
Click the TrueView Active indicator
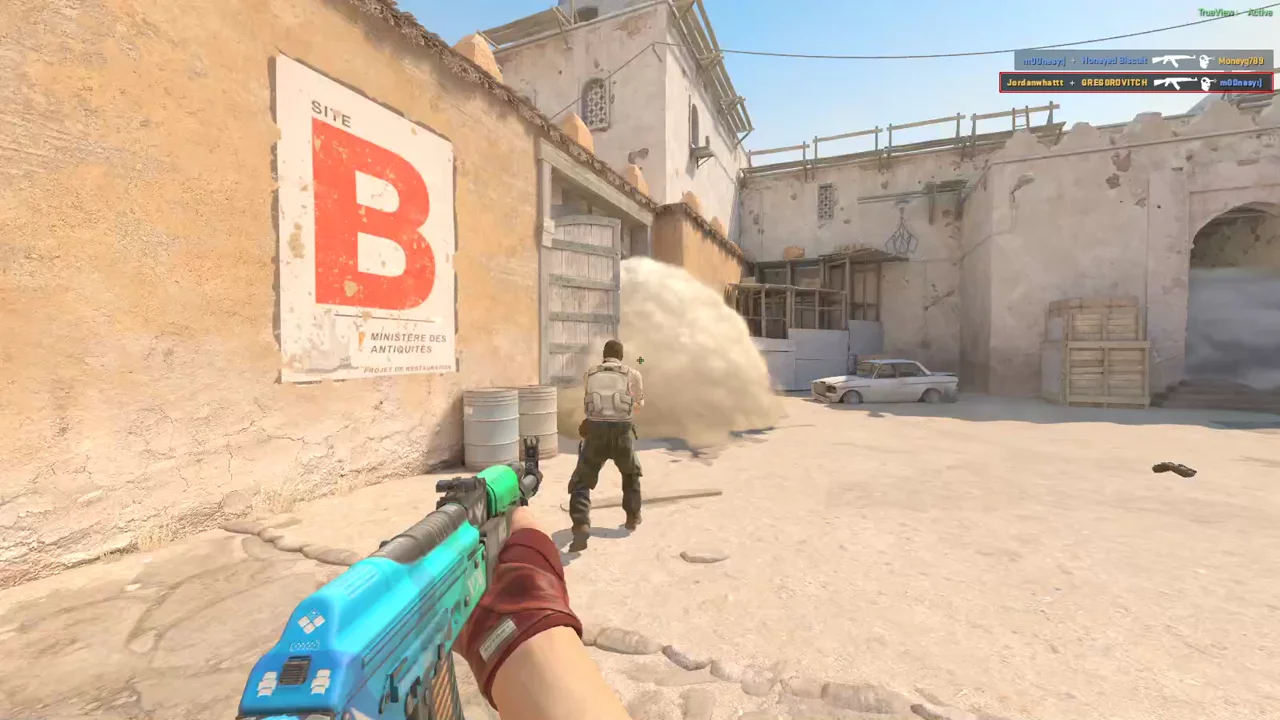click(x=1236, y=13)
